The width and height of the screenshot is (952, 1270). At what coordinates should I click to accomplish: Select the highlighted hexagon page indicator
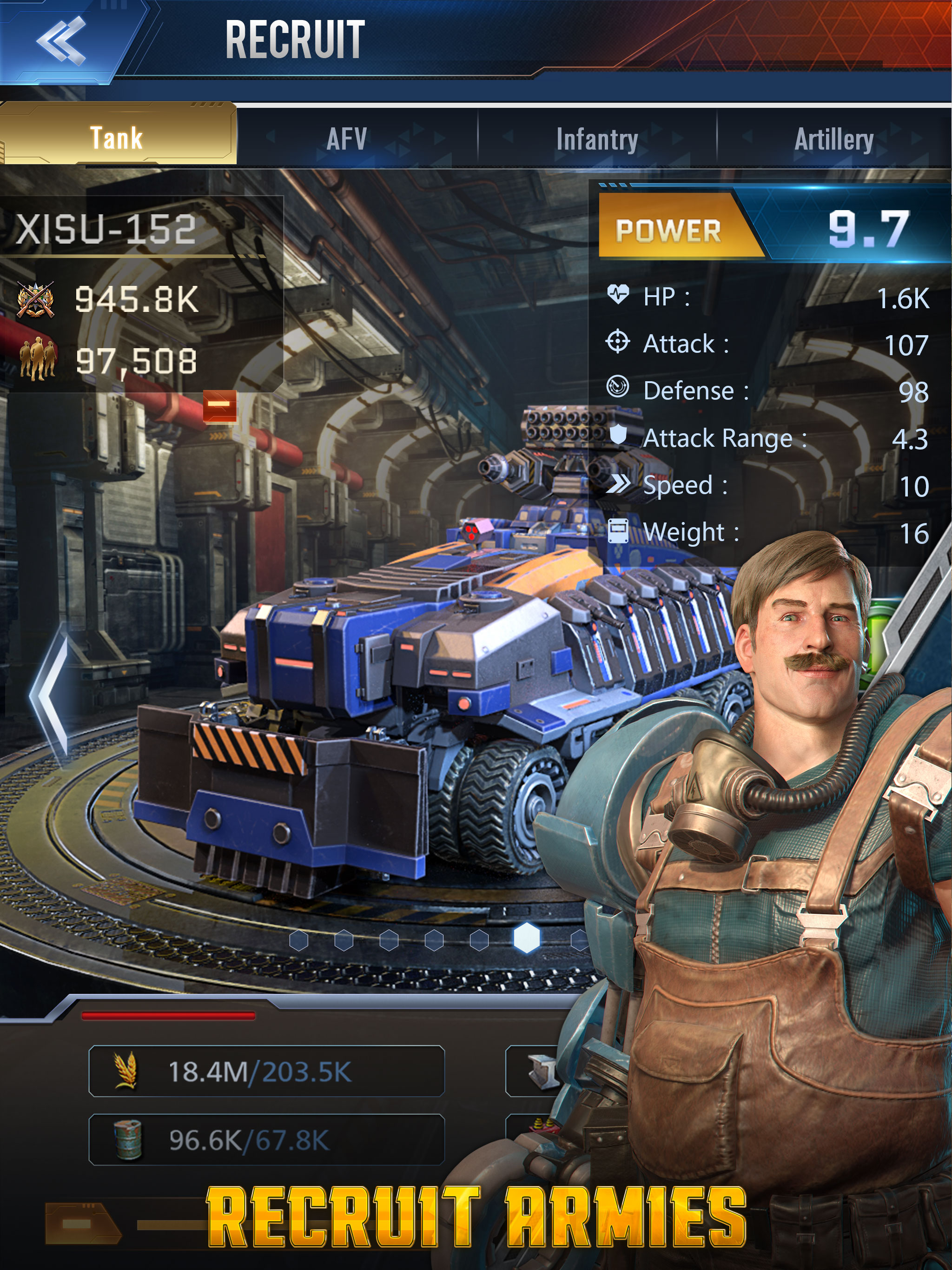[526, 938]
